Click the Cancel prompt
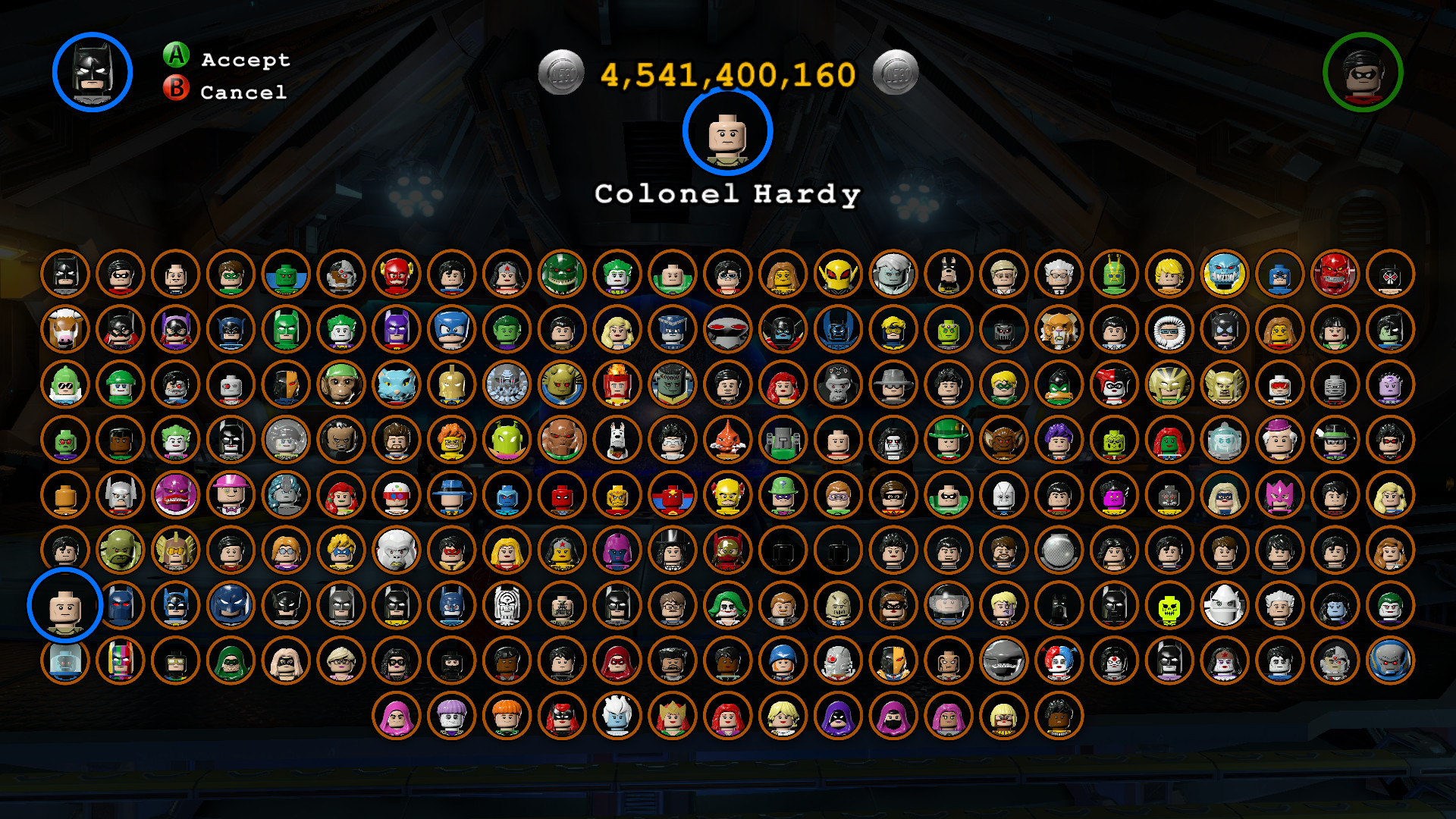The image size is (1456, 819). (227, 93)
